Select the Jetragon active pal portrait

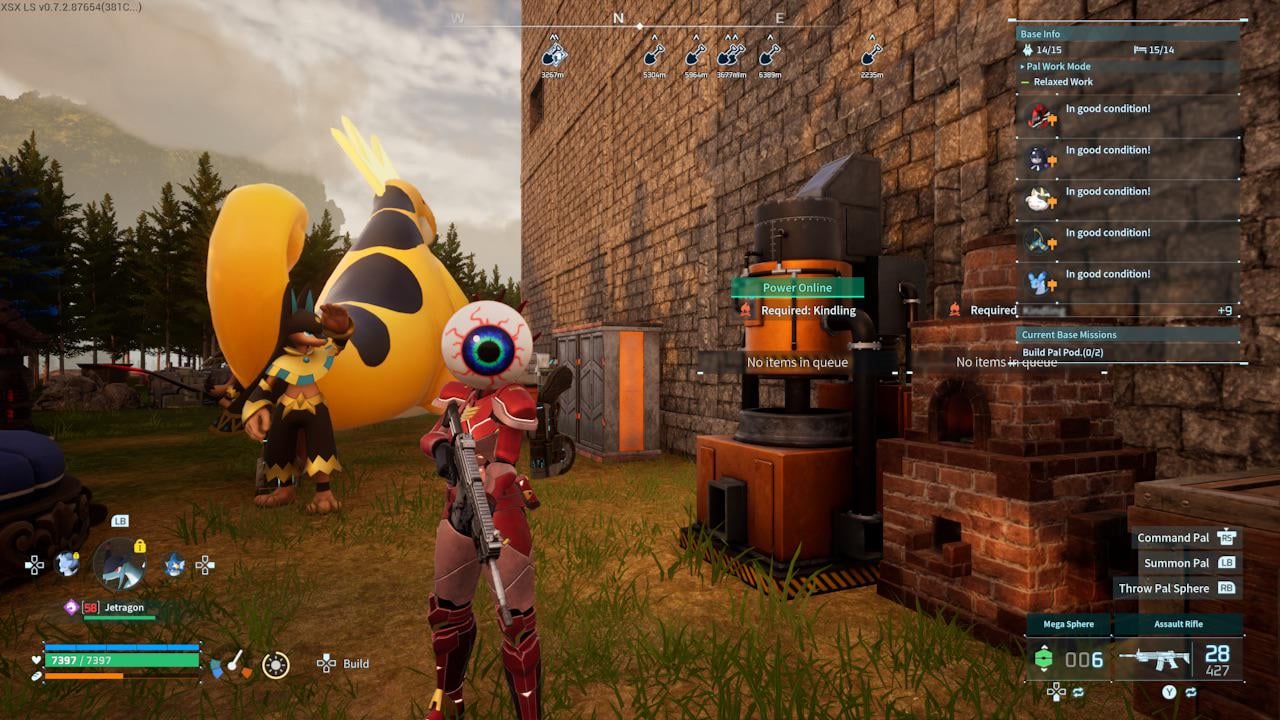[120, 564]
